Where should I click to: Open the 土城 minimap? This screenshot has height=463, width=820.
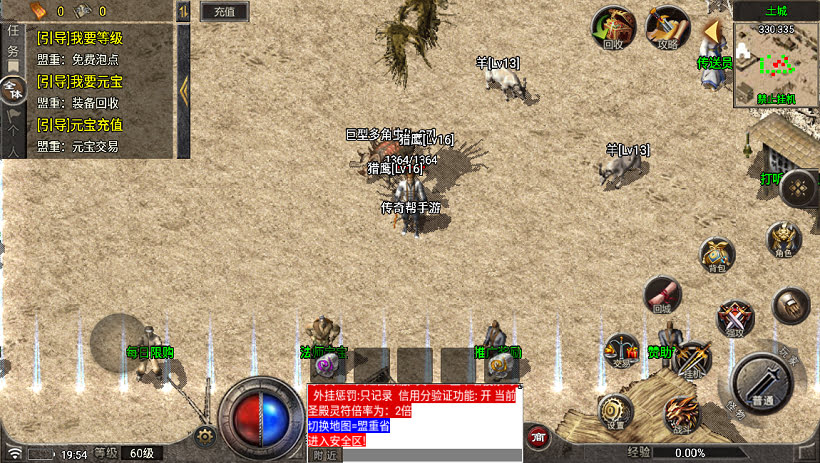pyautogui.click(x=776, y=64)
